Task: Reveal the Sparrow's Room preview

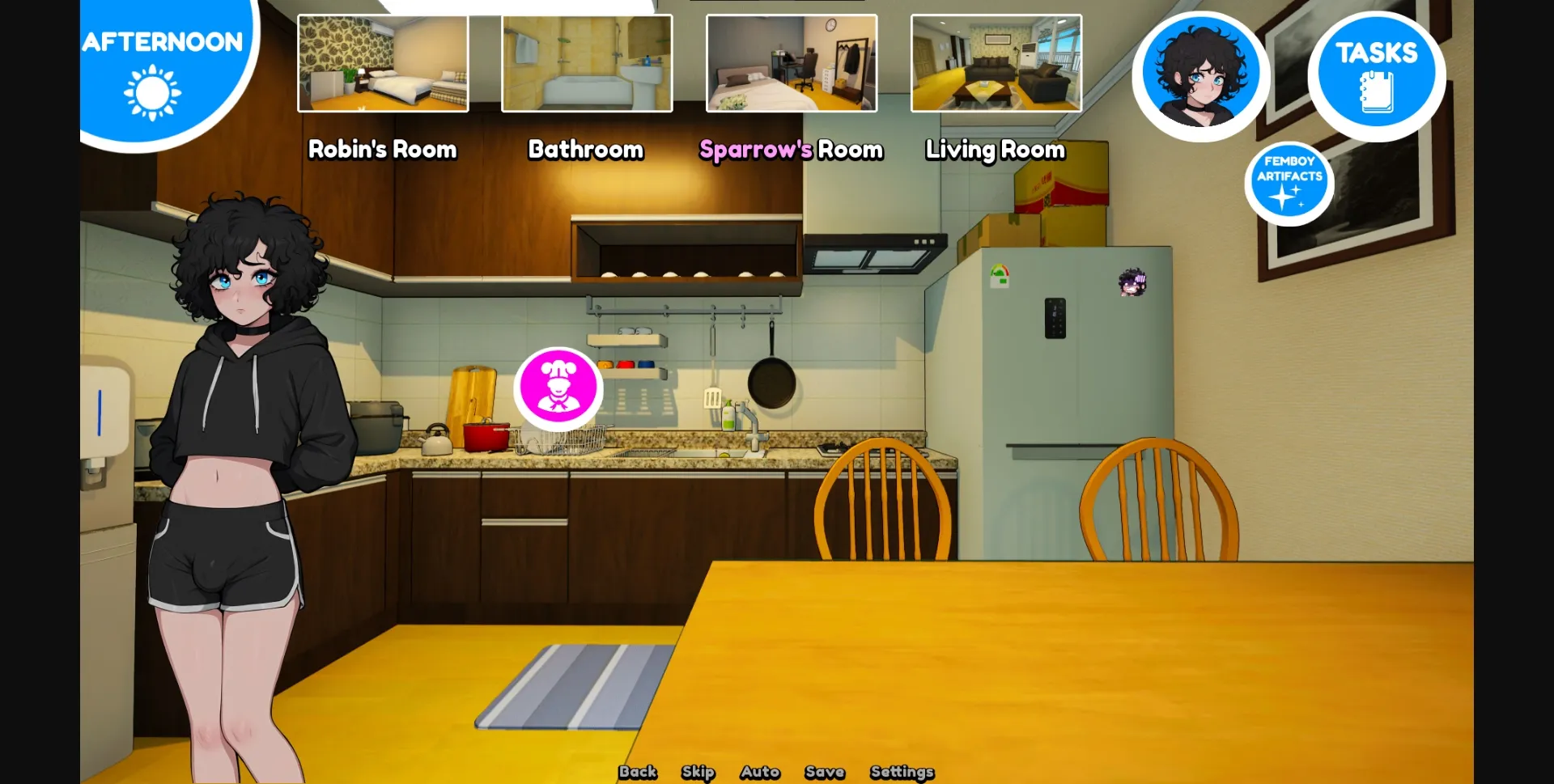Action: click(x=791, y=62)
